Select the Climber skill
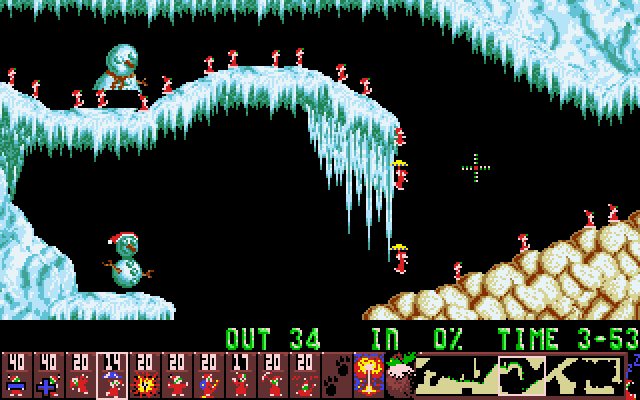The height and width of the screenshot is (400, 640). click(x=80, y=375)
